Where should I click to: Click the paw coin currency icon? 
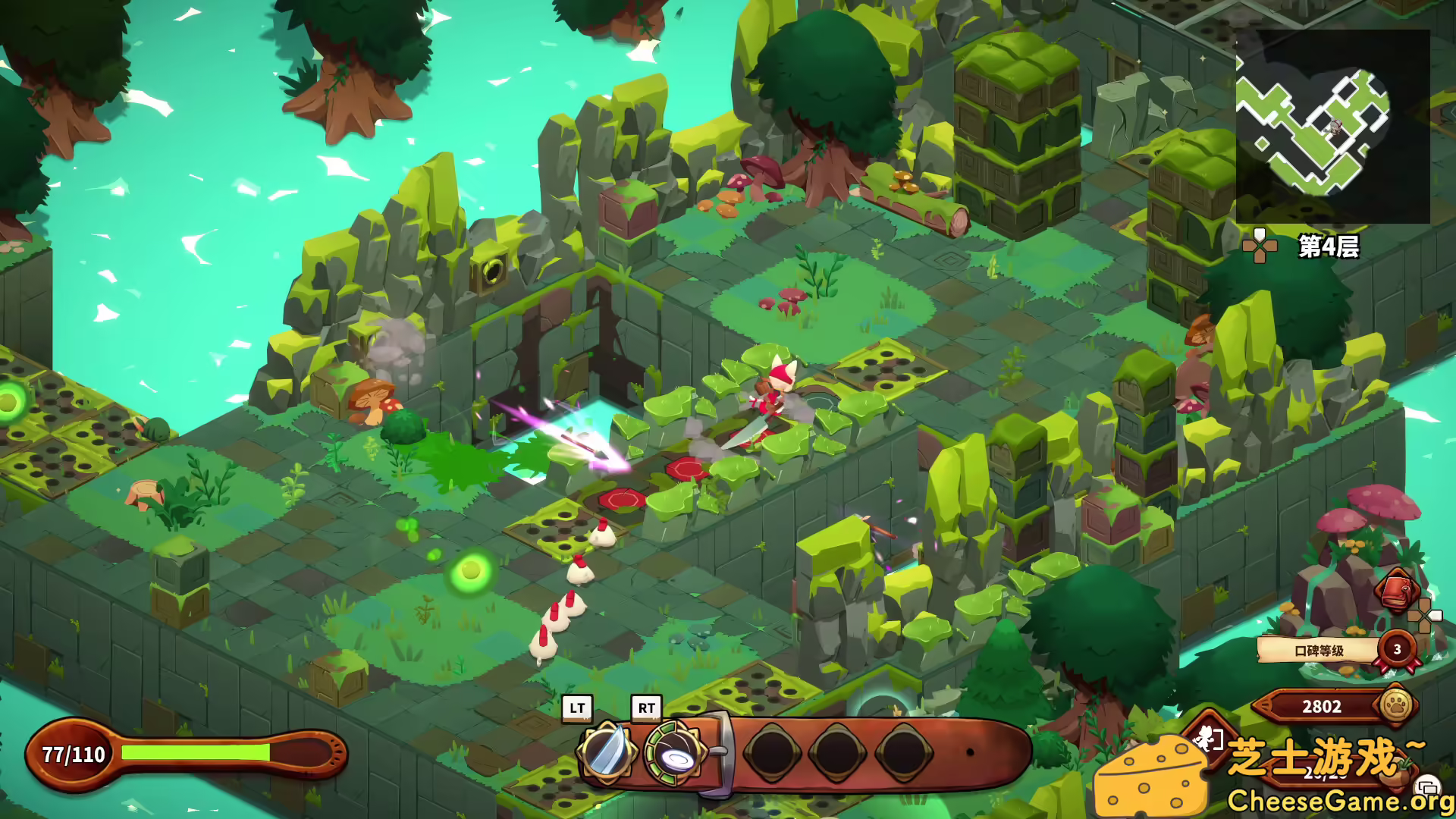1396,706
